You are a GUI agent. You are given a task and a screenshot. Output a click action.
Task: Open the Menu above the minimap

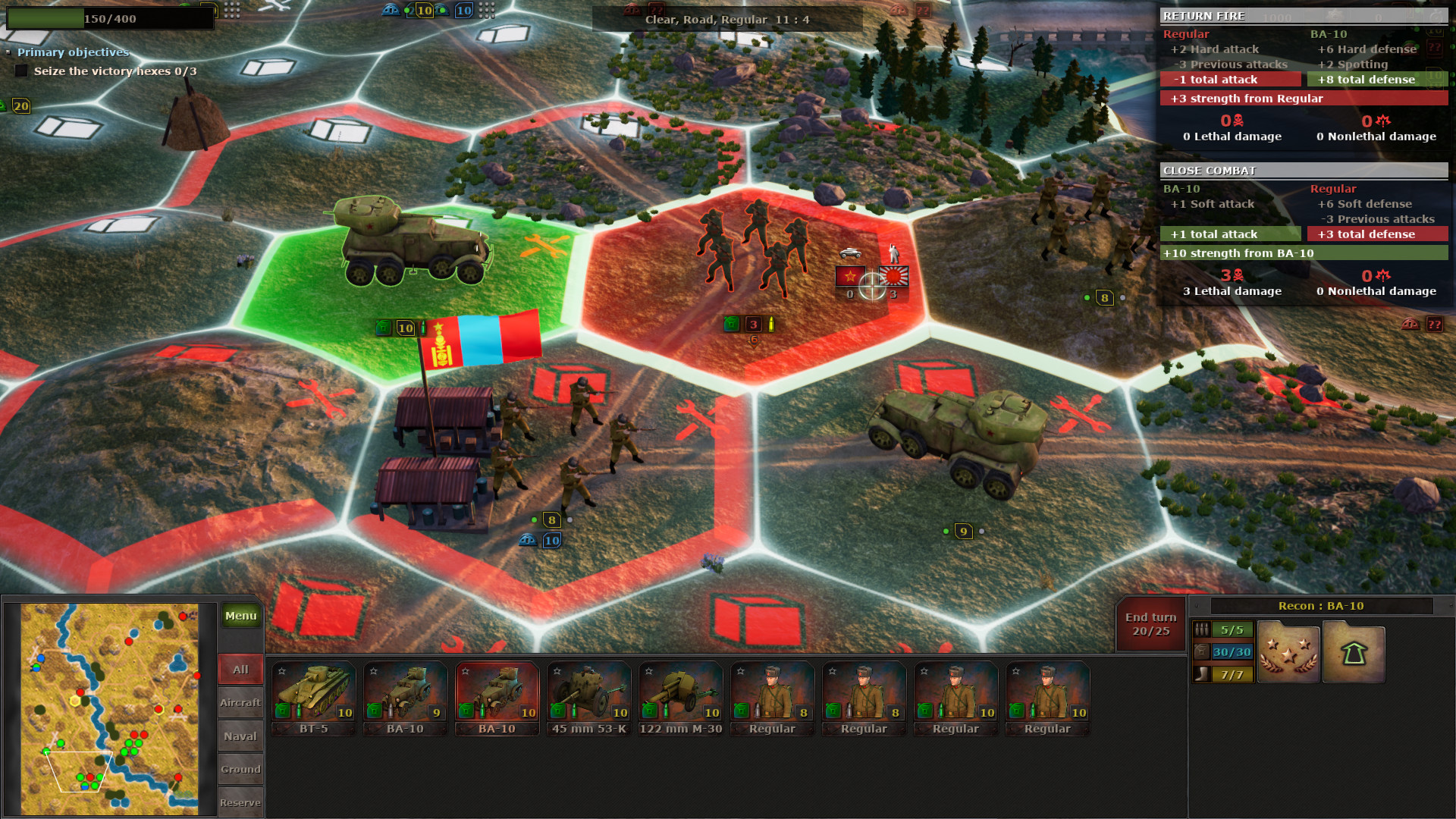(x=240, y=616)
